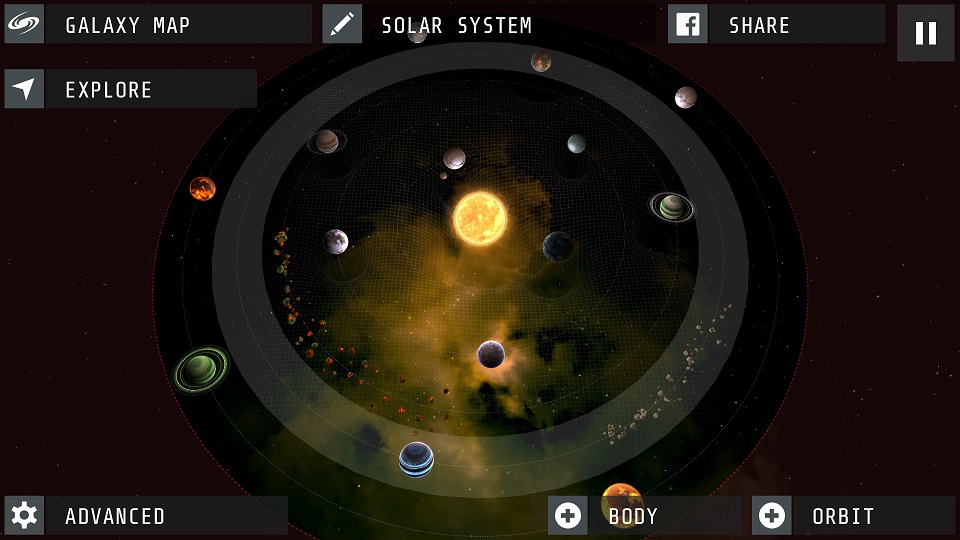Open the Advanced settings
960x540 pixels.
145,516
